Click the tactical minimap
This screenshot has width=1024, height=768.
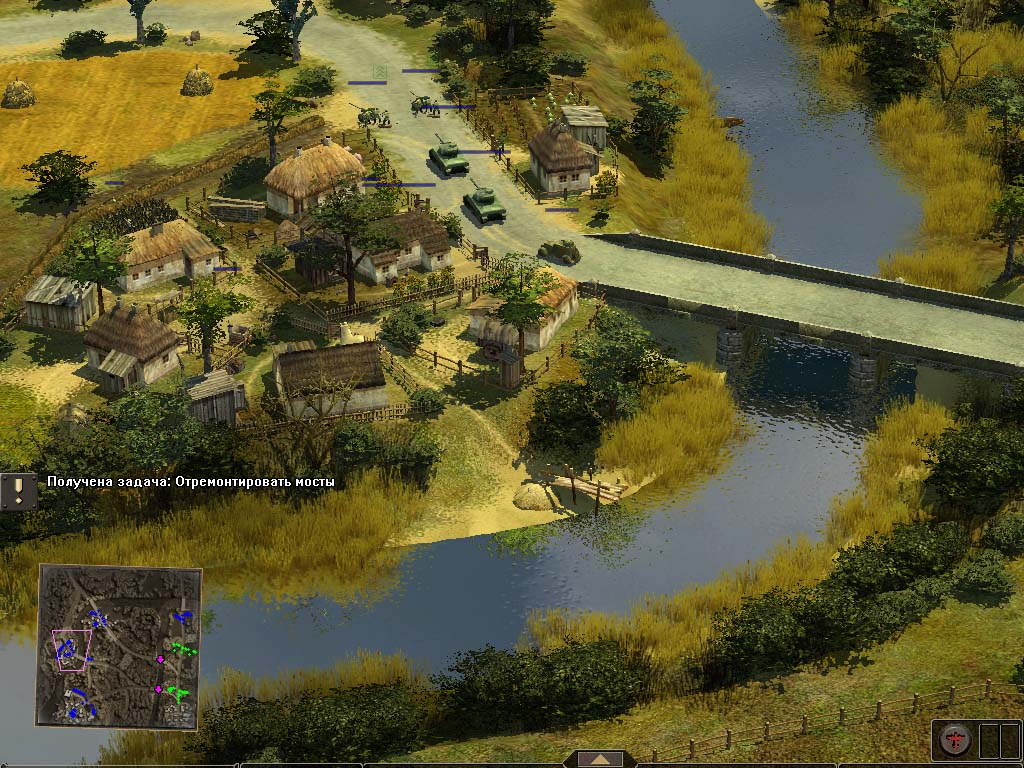120,645
